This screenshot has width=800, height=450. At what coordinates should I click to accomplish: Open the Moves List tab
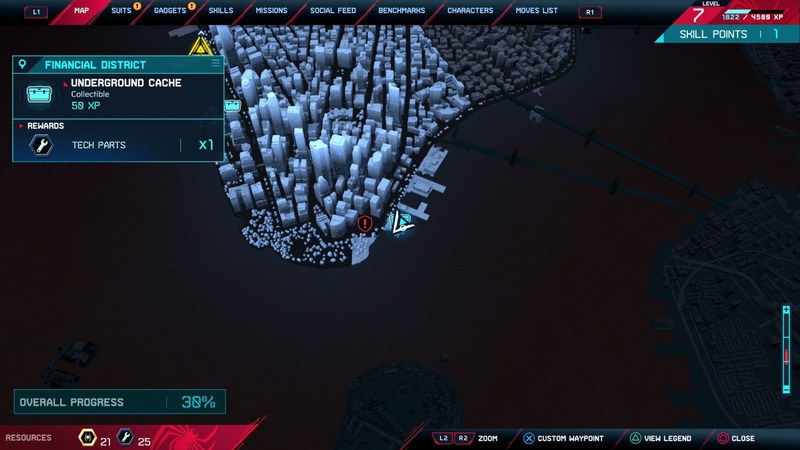point(537,11)
